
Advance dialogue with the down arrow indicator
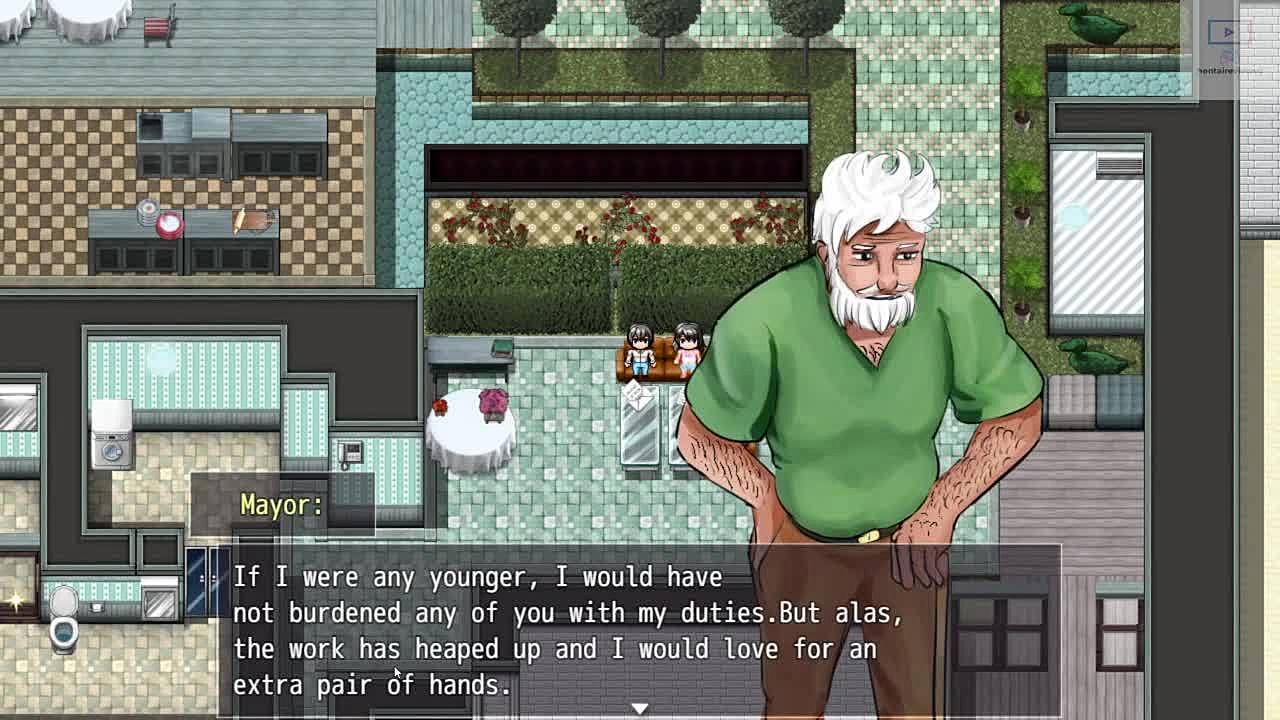(x=639, y=708)
